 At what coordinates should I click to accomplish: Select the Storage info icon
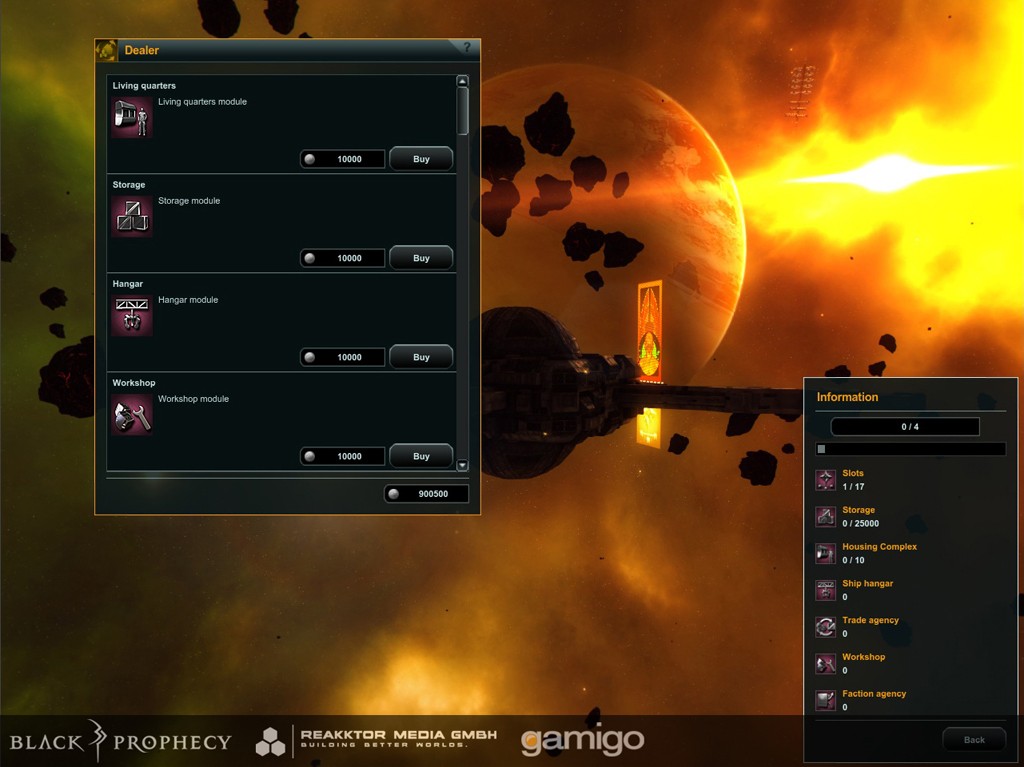coord(825,516)
